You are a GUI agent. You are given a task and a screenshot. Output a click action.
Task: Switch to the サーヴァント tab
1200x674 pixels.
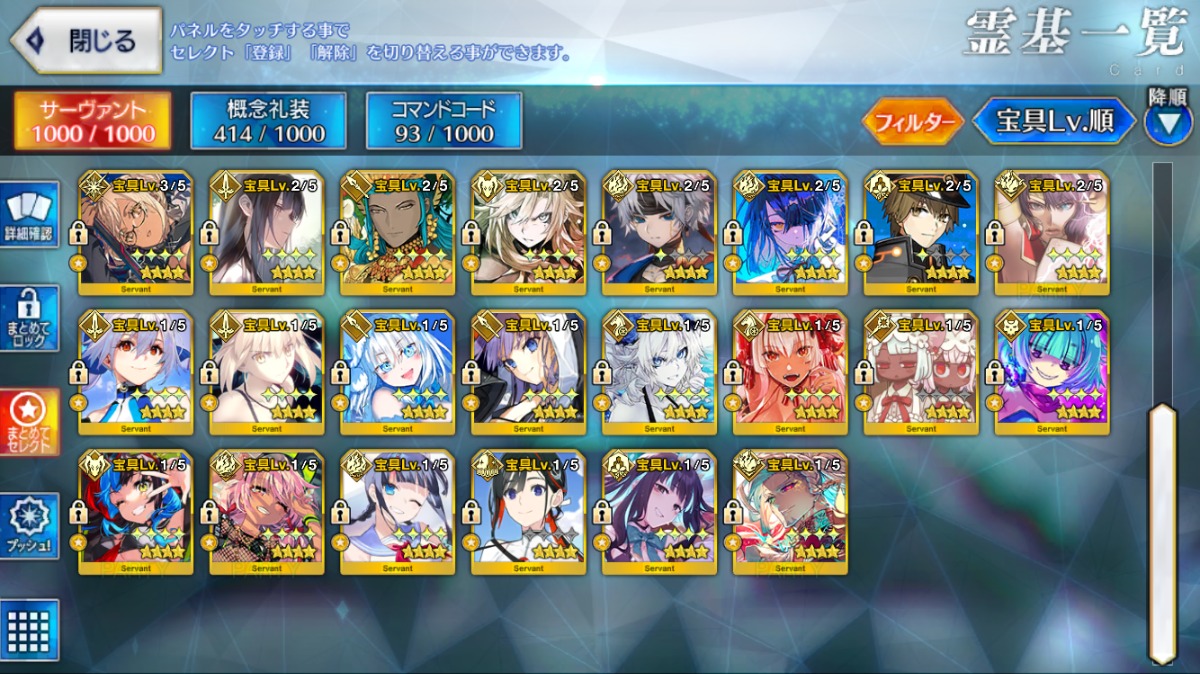pyautogui.click(x=91, y=121)
